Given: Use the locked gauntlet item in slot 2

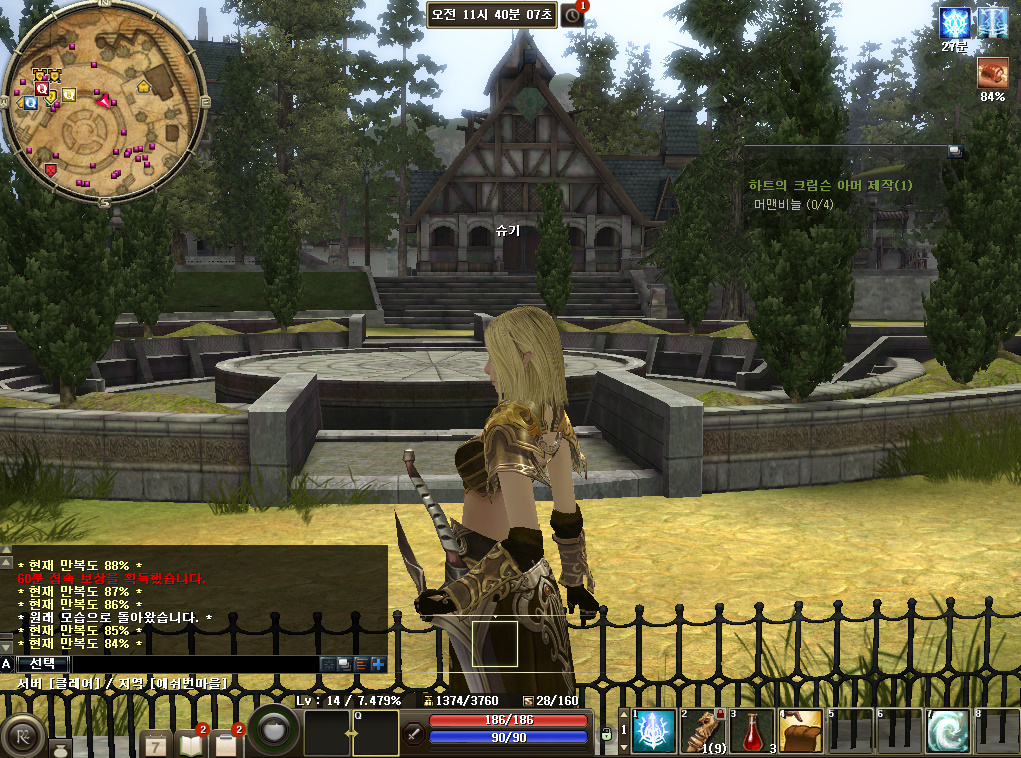Looking at the screenshot, I should coord(703,731).
